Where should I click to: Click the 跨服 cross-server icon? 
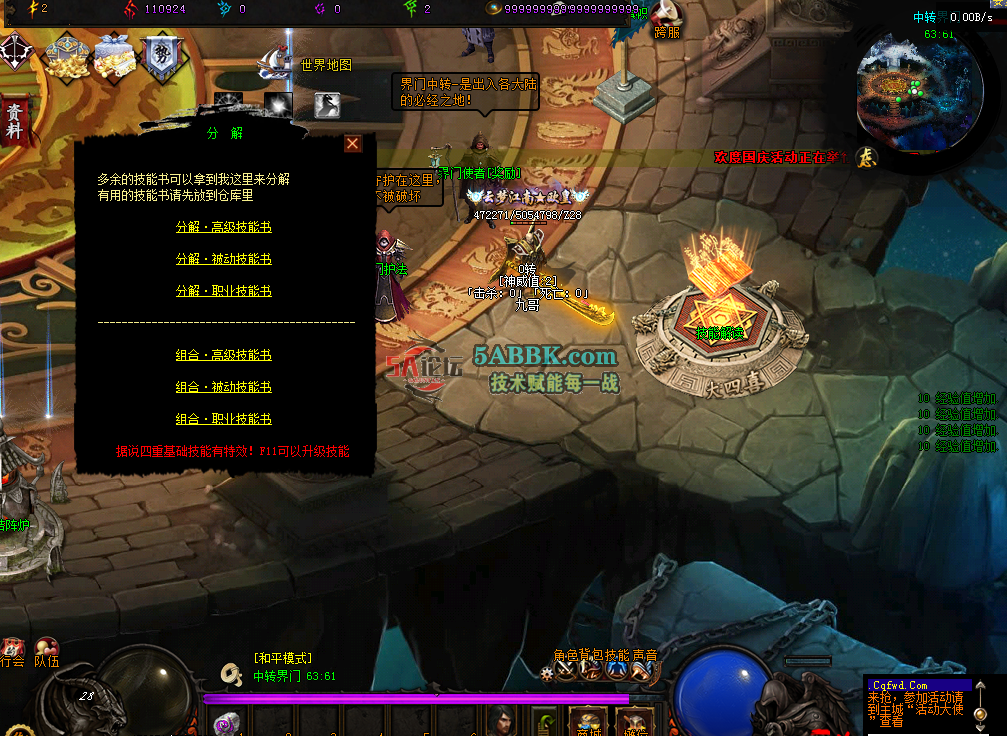coord(667,16)
